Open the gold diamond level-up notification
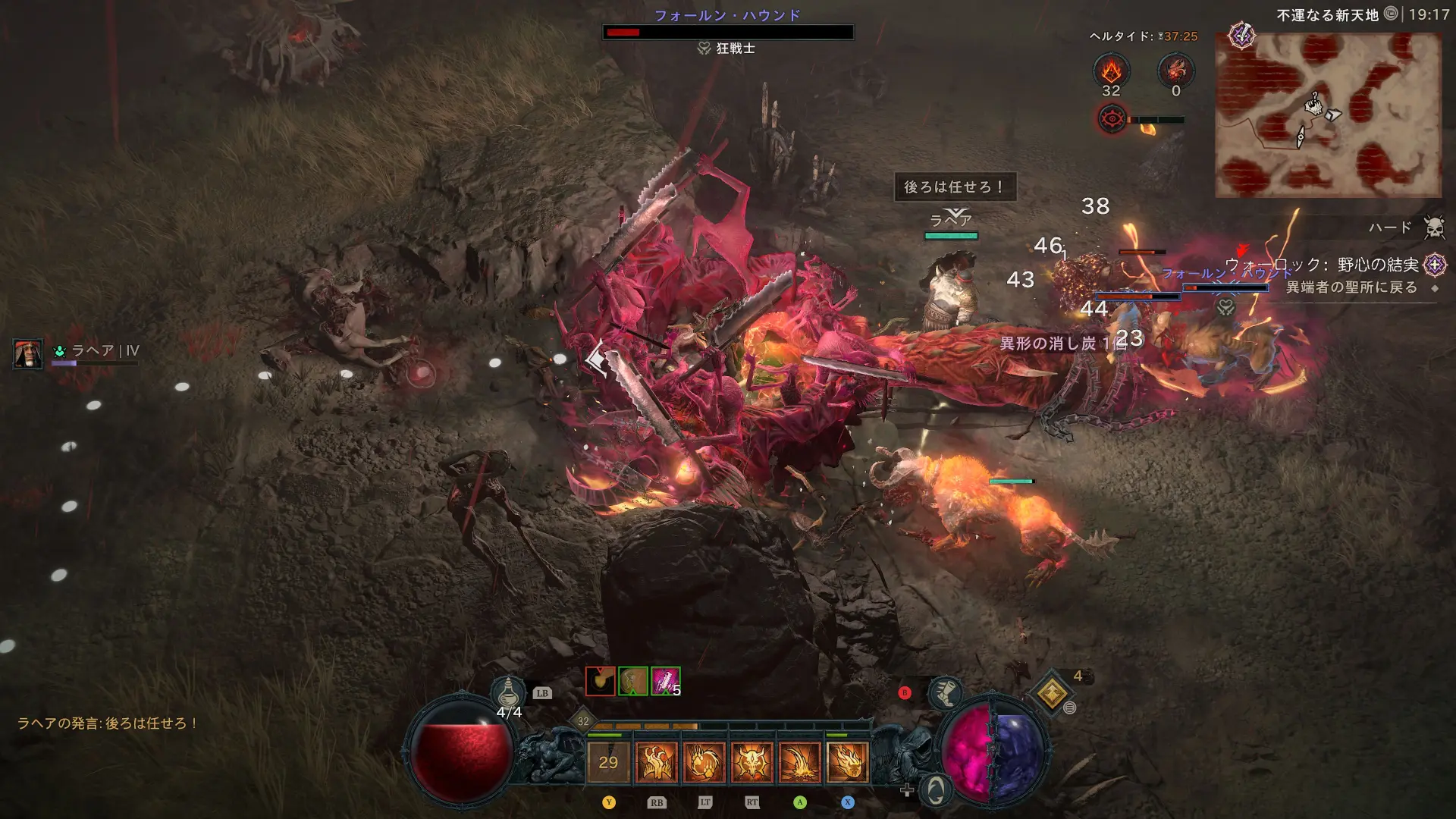This screenshot has width=1456, height=819. (1052, 692)
